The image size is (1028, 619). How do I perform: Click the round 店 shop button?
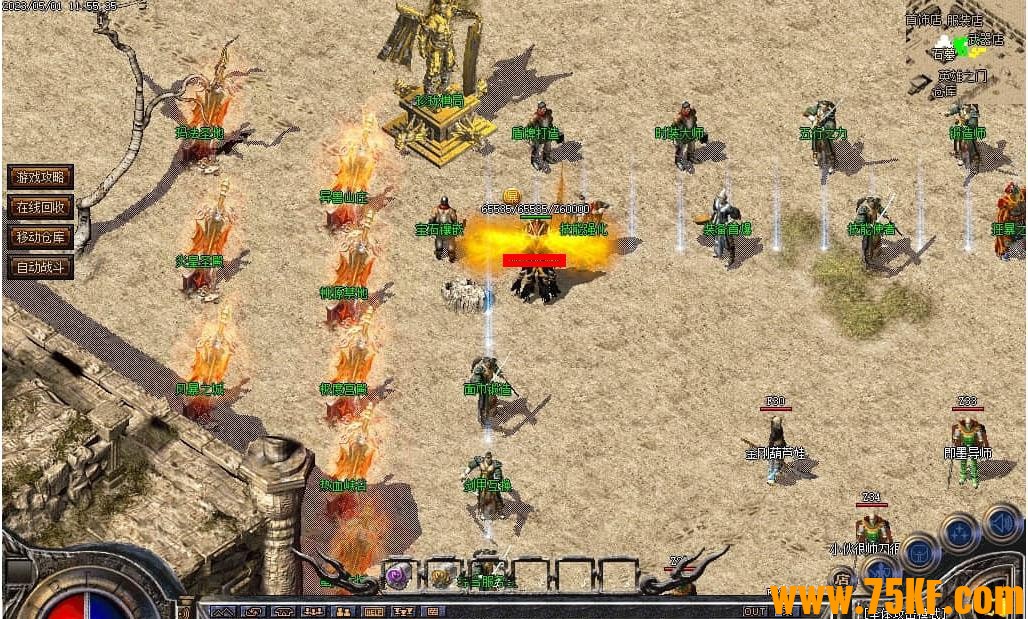point(842,579)
